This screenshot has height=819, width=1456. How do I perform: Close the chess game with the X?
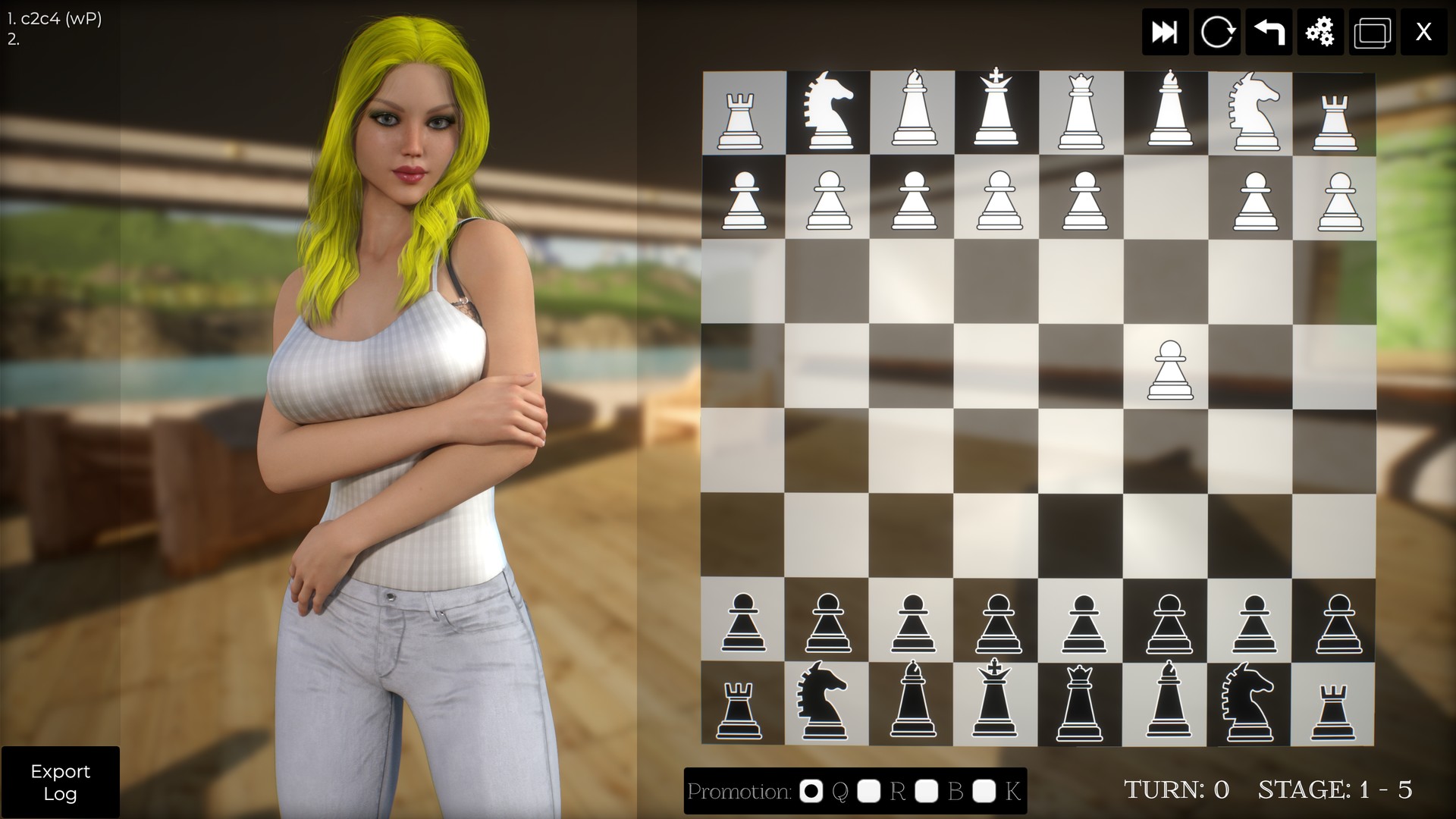(1423, 32)
